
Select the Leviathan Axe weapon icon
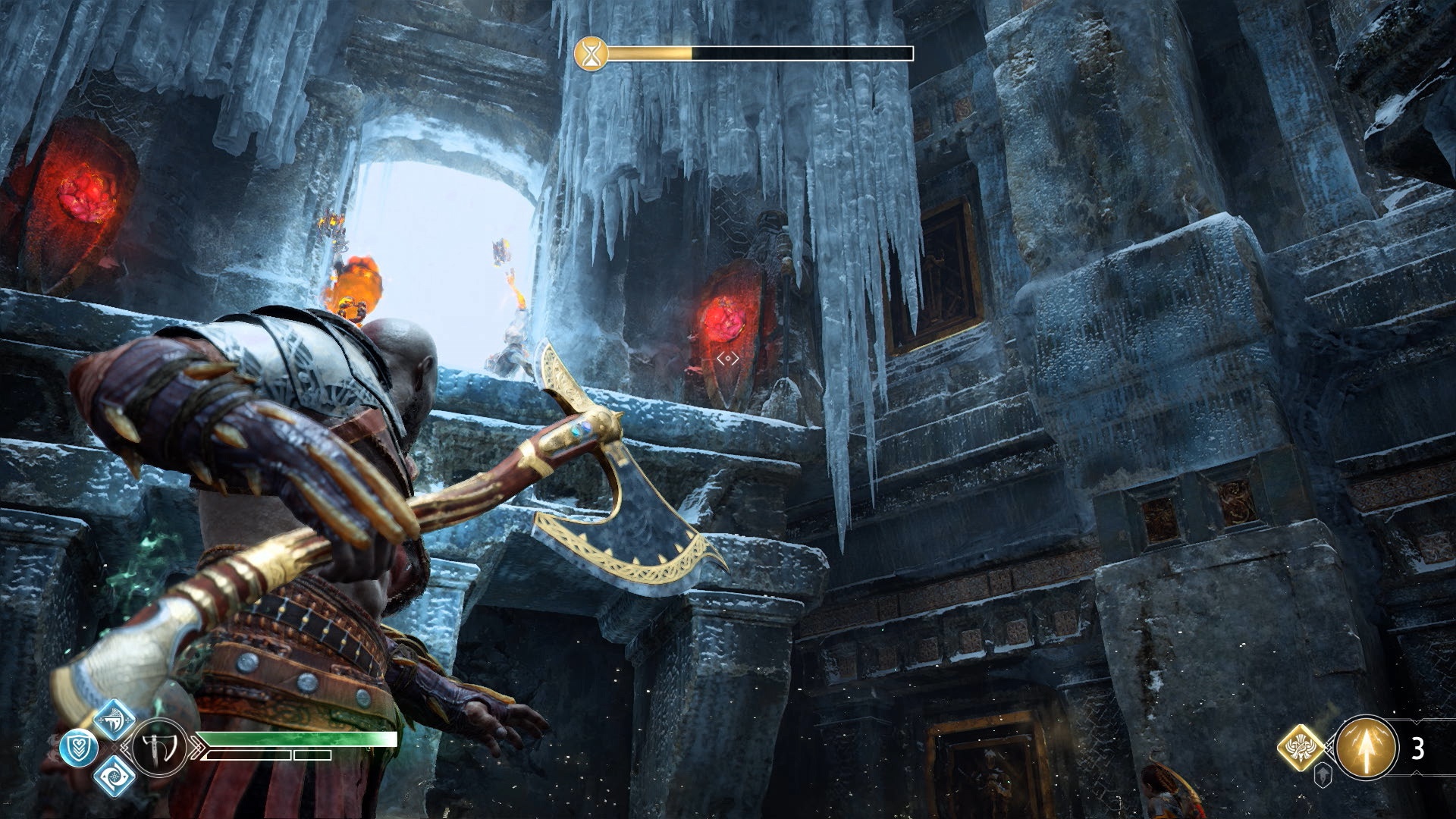pyautogui.click(x=161, y=748)
